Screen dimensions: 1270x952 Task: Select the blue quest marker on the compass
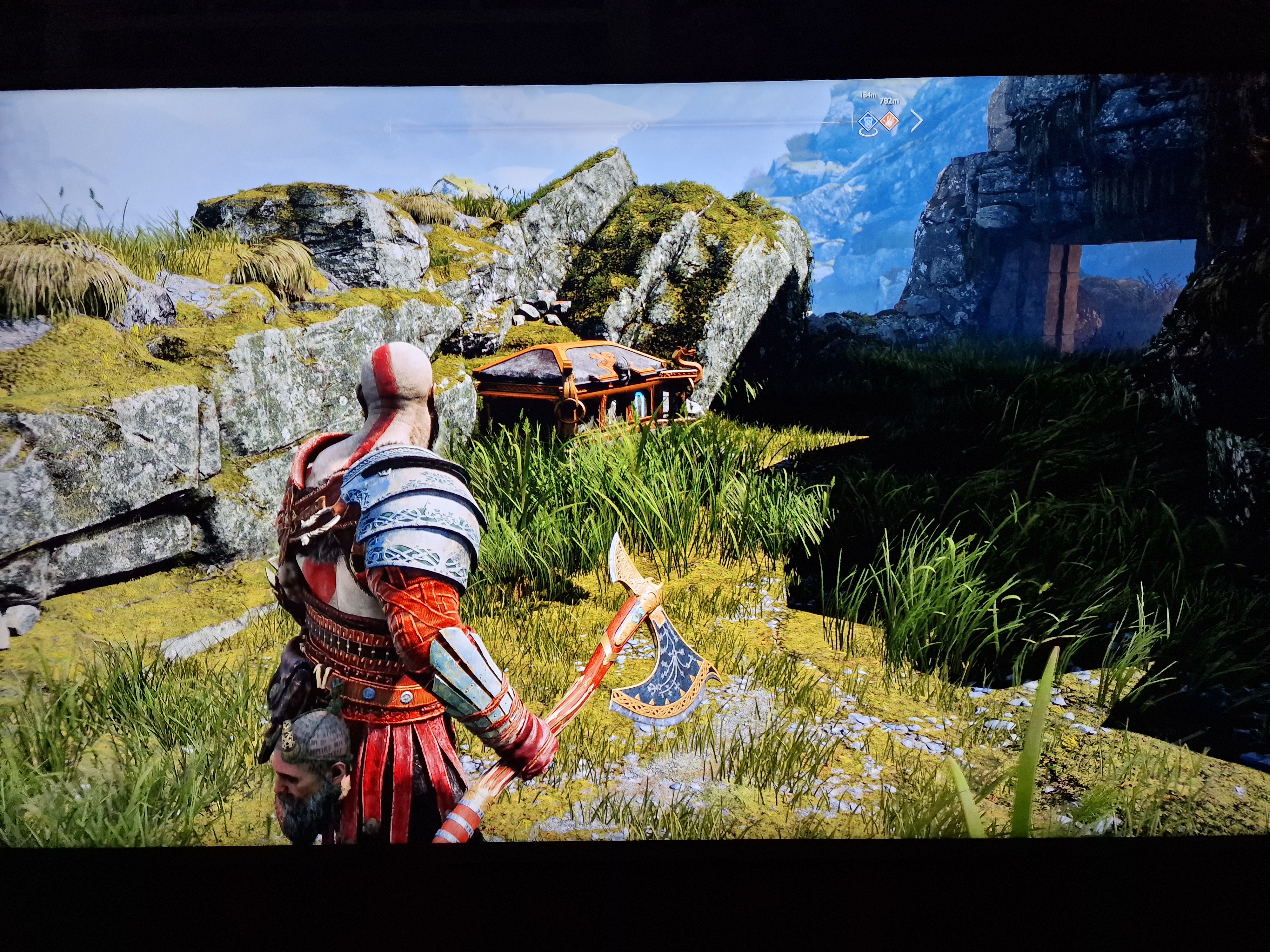(x=867, y=122)
